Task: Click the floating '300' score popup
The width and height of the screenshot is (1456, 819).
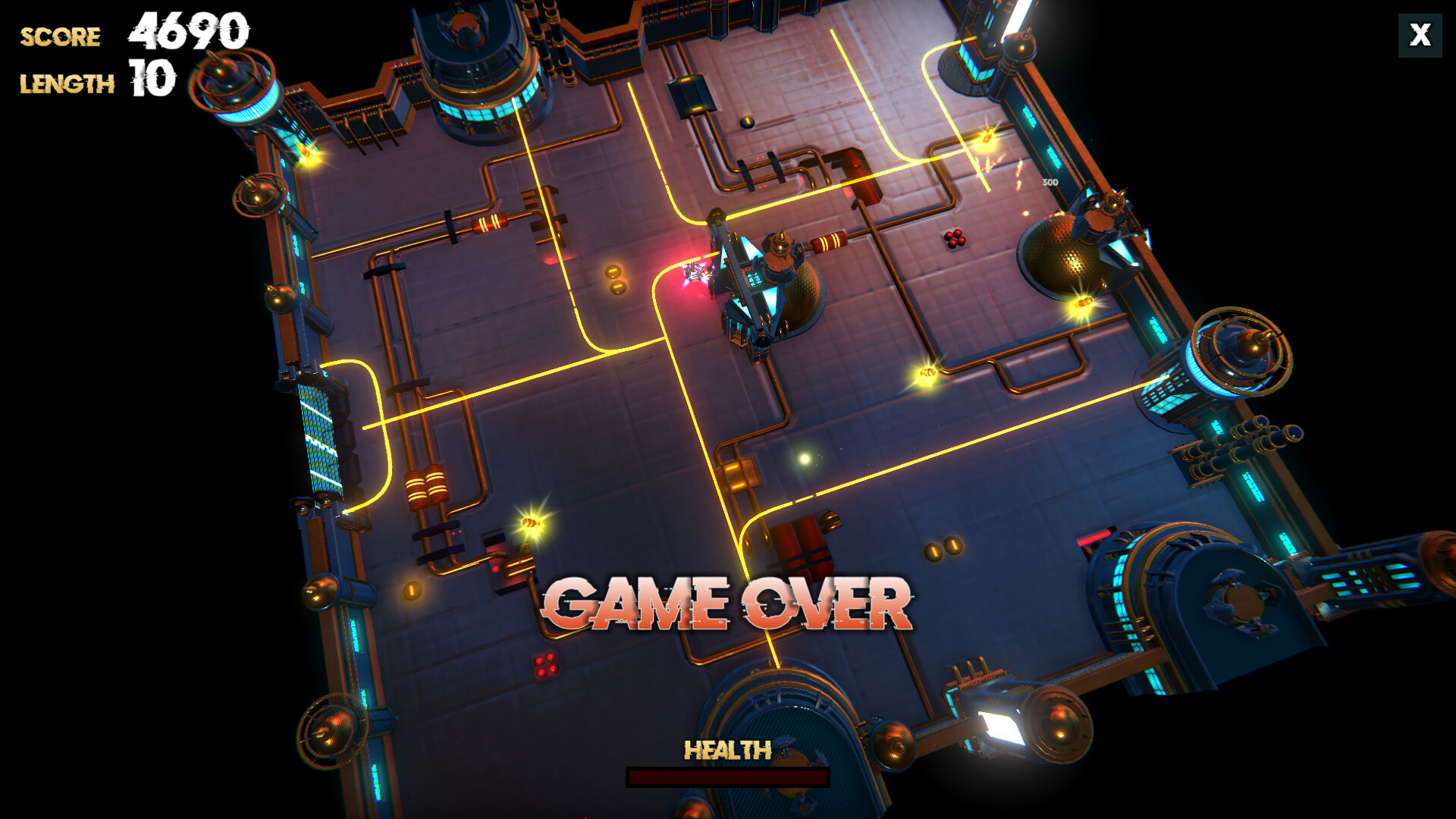Action: coord(1050,182)
